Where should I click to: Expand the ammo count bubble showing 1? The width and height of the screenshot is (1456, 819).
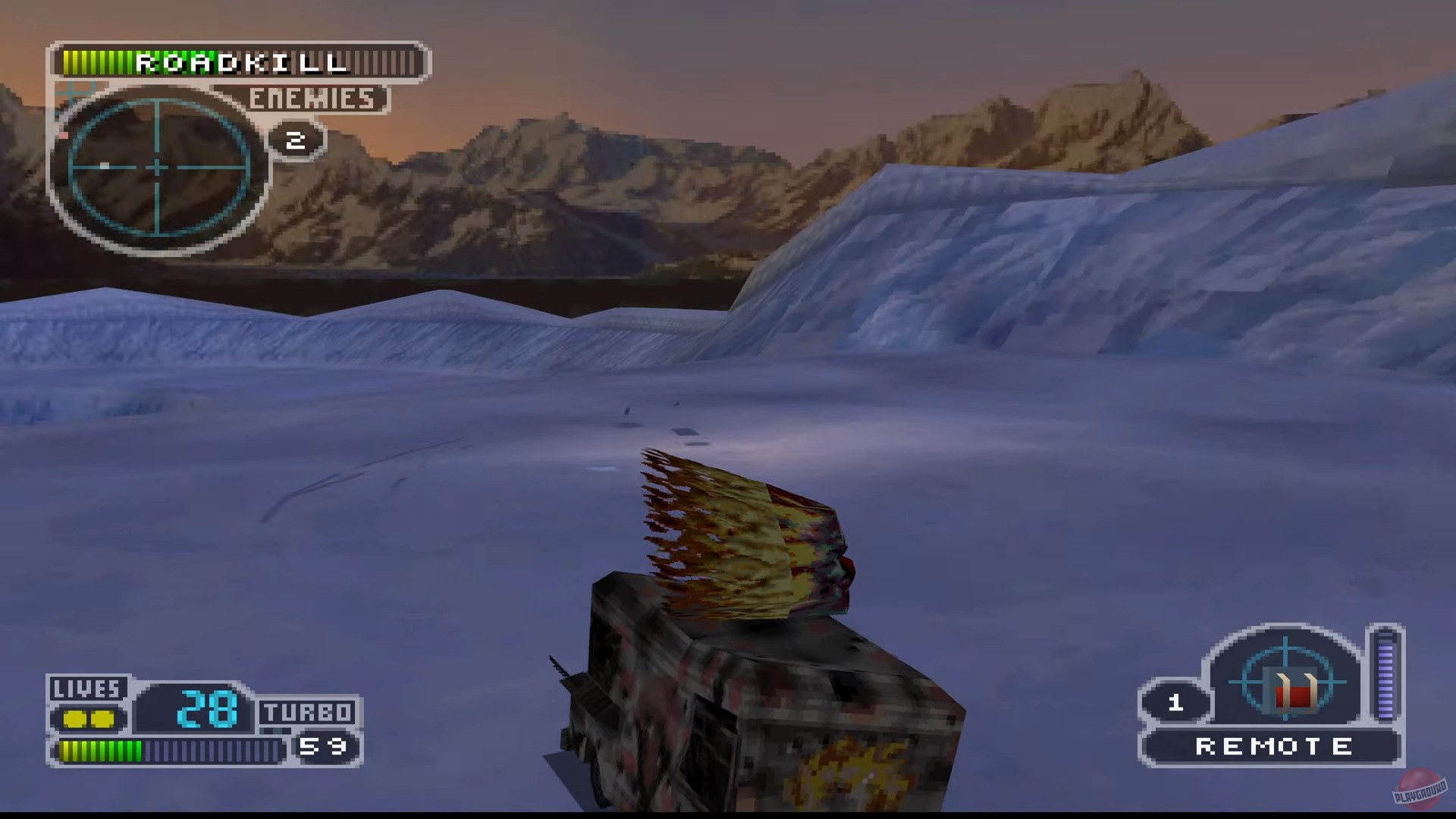[x=1178, y=701]
